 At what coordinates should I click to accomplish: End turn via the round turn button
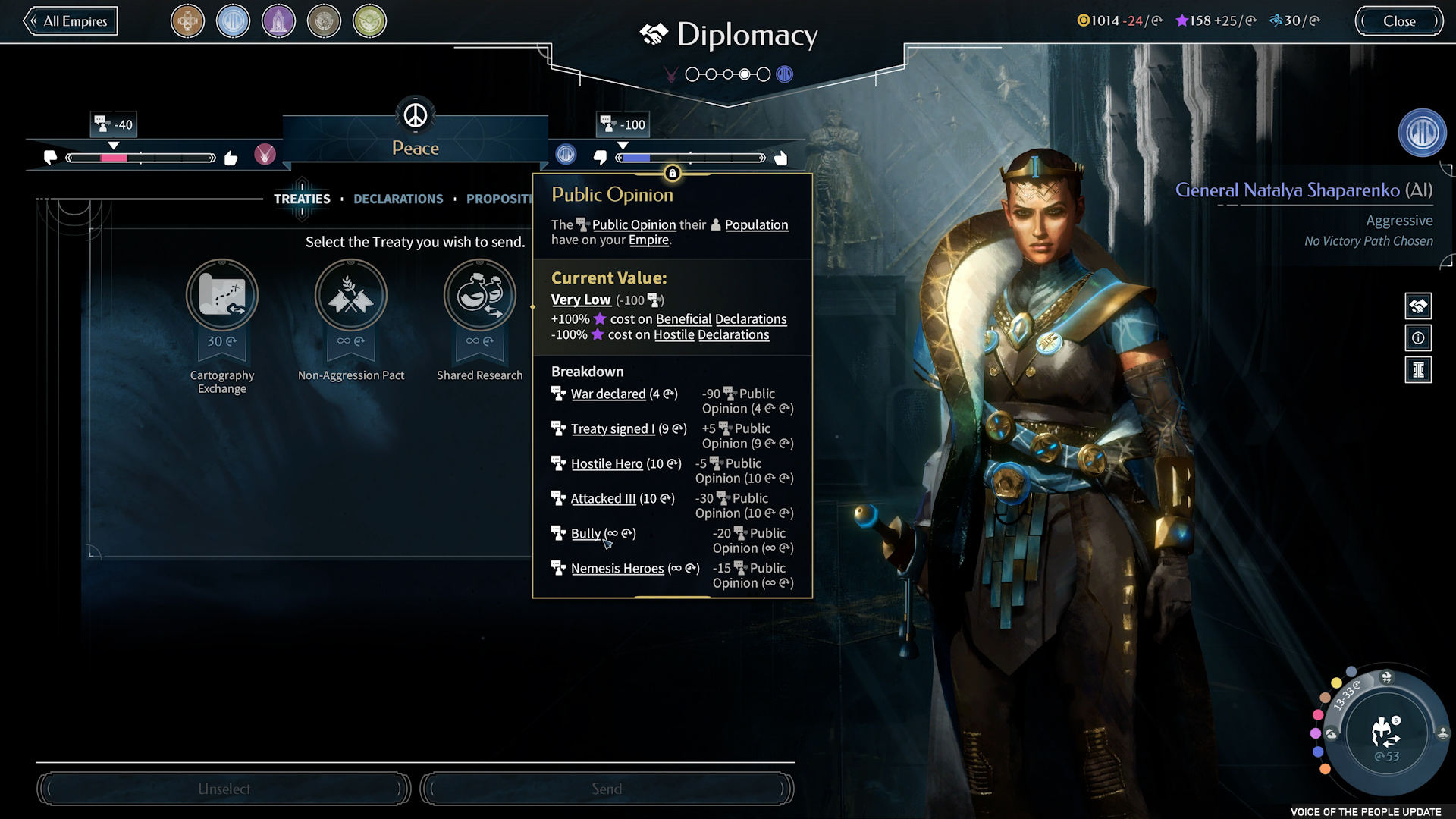click(x=1386, y=733)
